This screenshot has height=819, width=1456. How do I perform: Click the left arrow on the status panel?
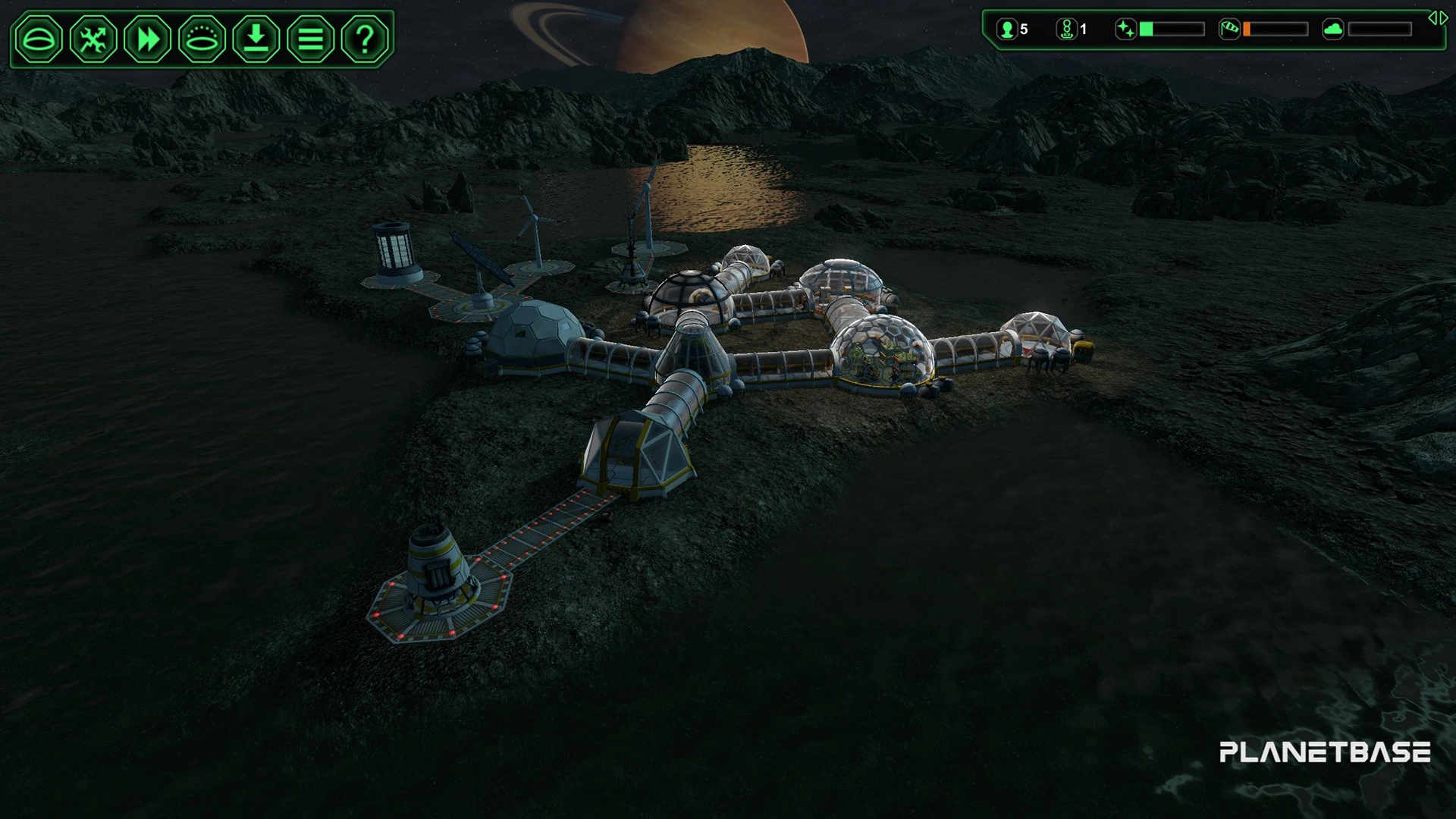1432,18
